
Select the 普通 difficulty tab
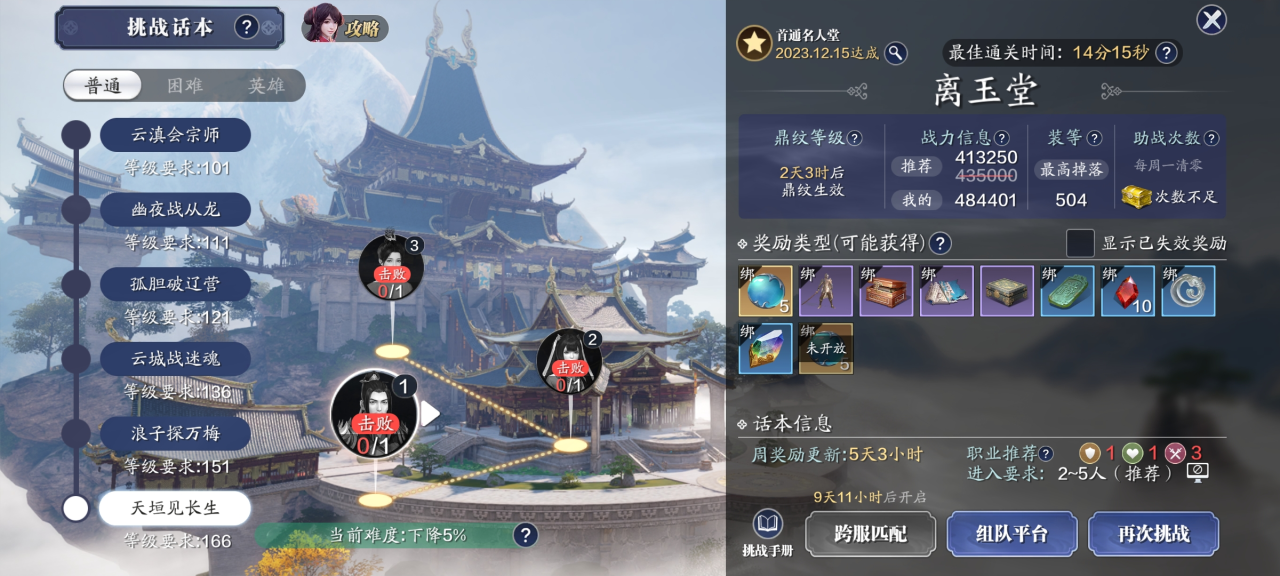(x=103, y=86)
